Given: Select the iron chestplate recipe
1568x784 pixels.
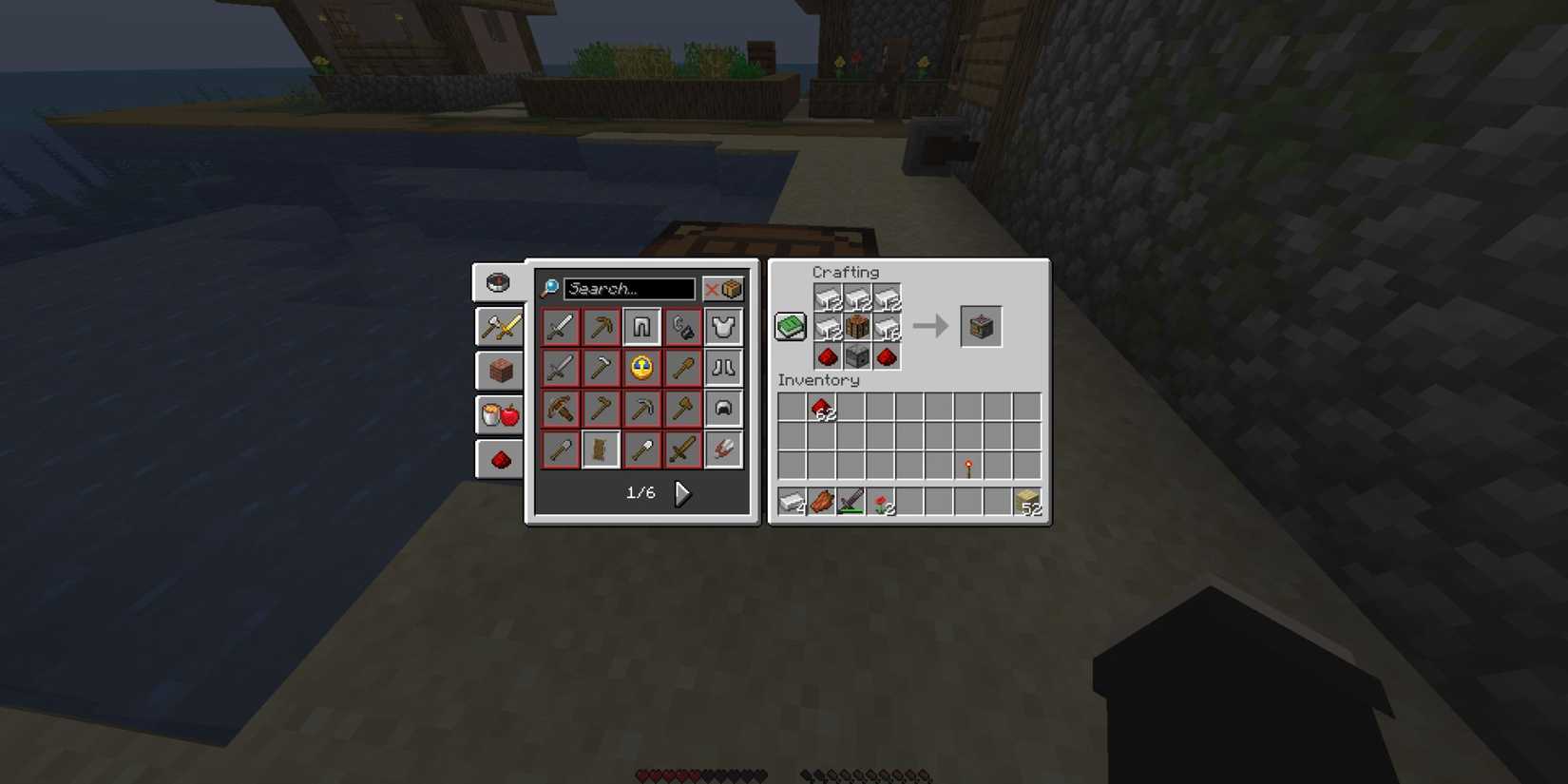Looking at the screenshot, I should click(x=724, y=326).
